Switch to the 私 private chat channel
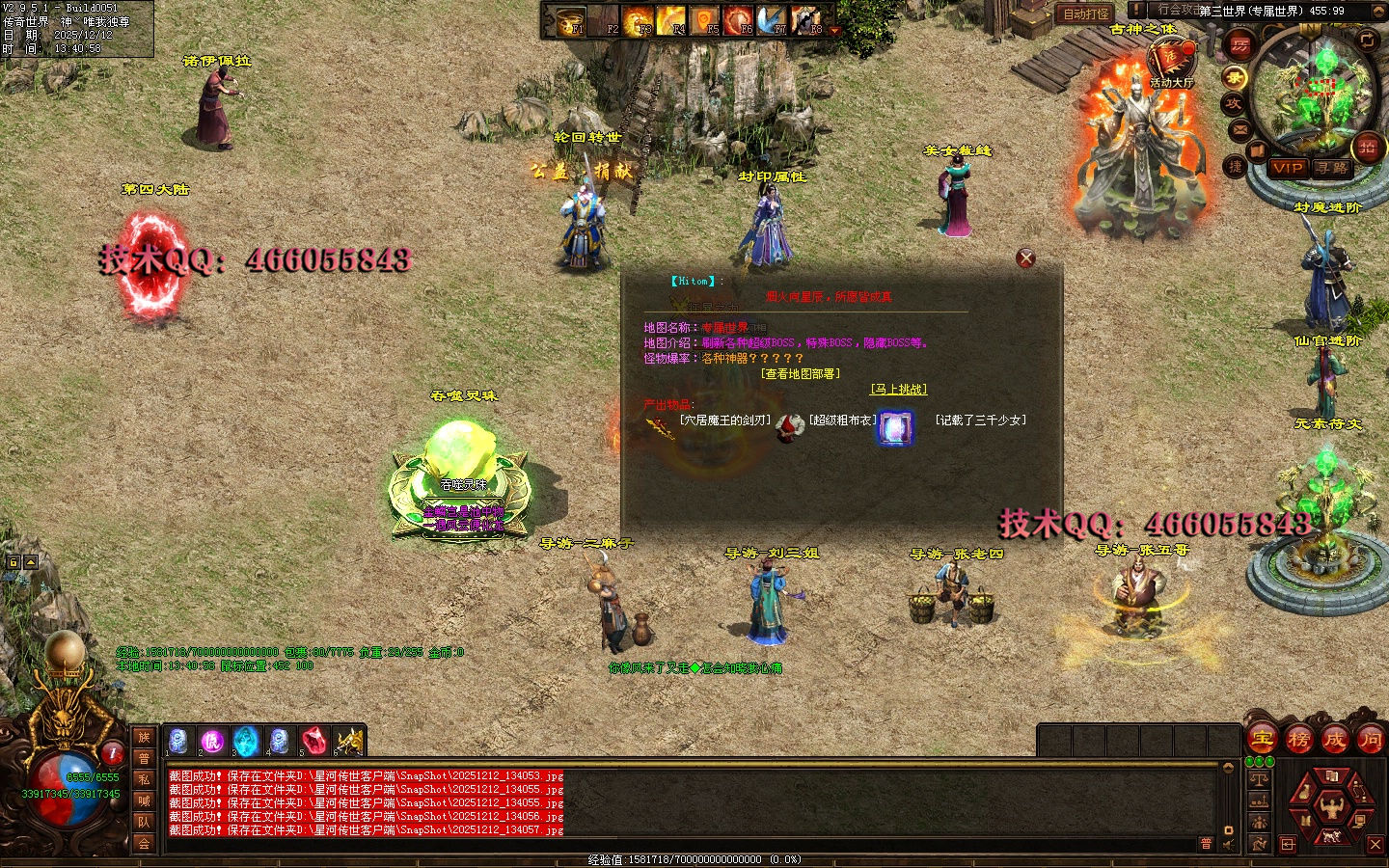Viewport: 1389px width, 868px height. point(144,779)
